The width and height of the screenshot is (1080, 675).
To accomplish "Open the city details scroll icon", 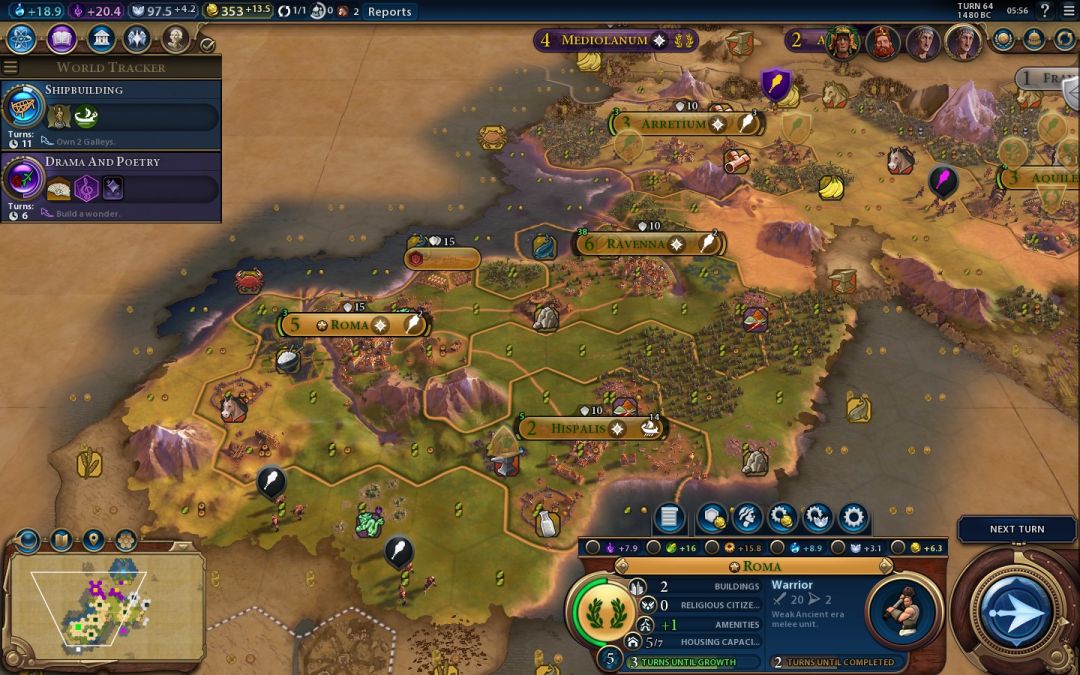I will coord(669,517).
